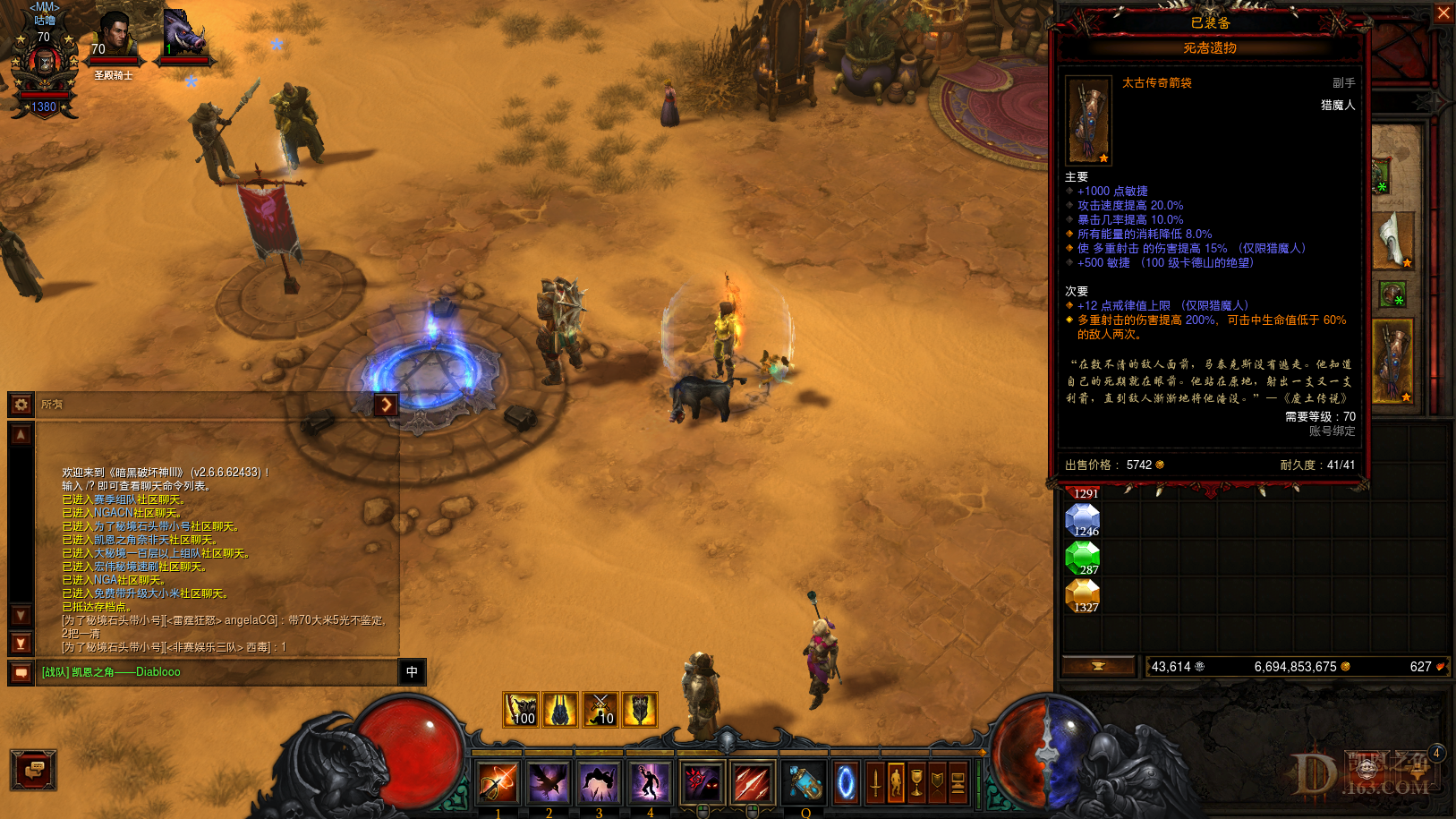This screenshot has width=1456, height=819.
Task: Open the blue town portal
Action: pyautogui.click(x=846, y=783)
